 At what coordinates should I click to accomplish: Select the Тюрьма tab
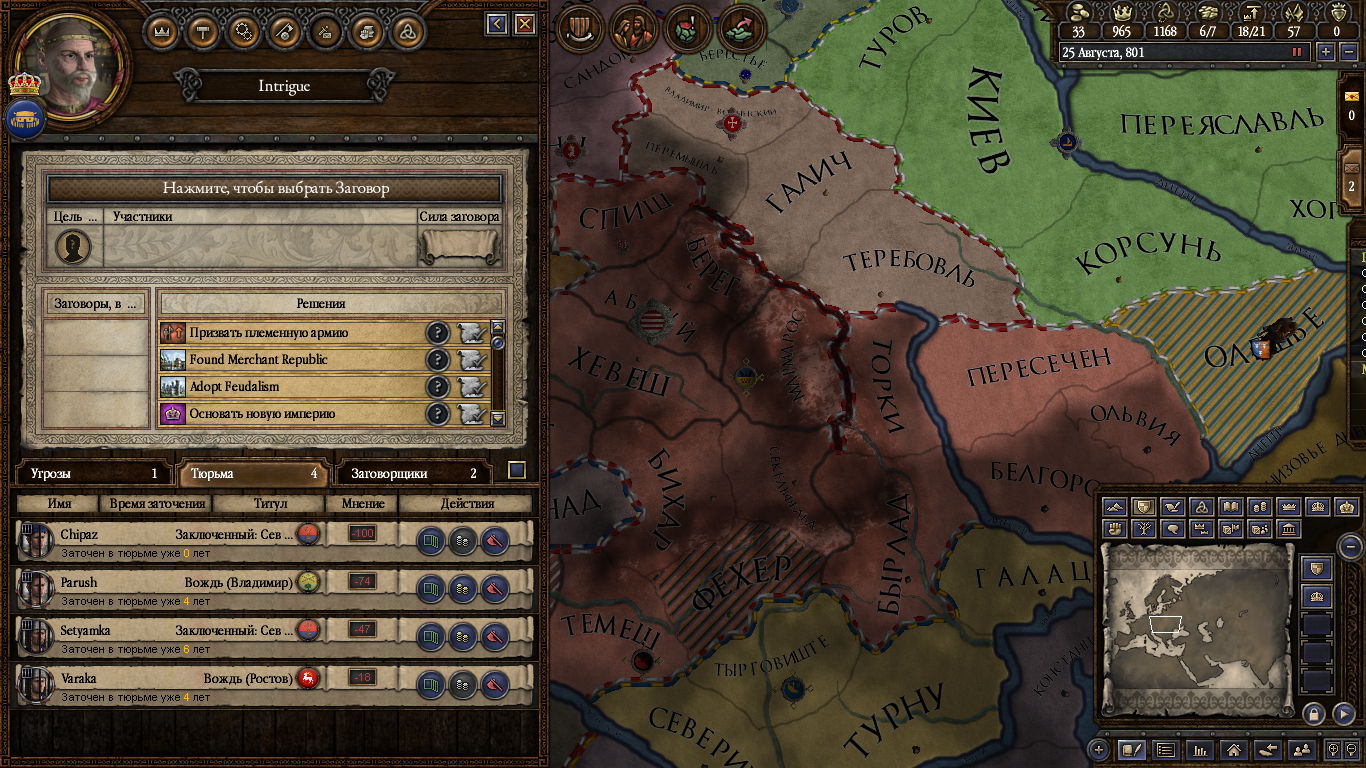(253, 473)
